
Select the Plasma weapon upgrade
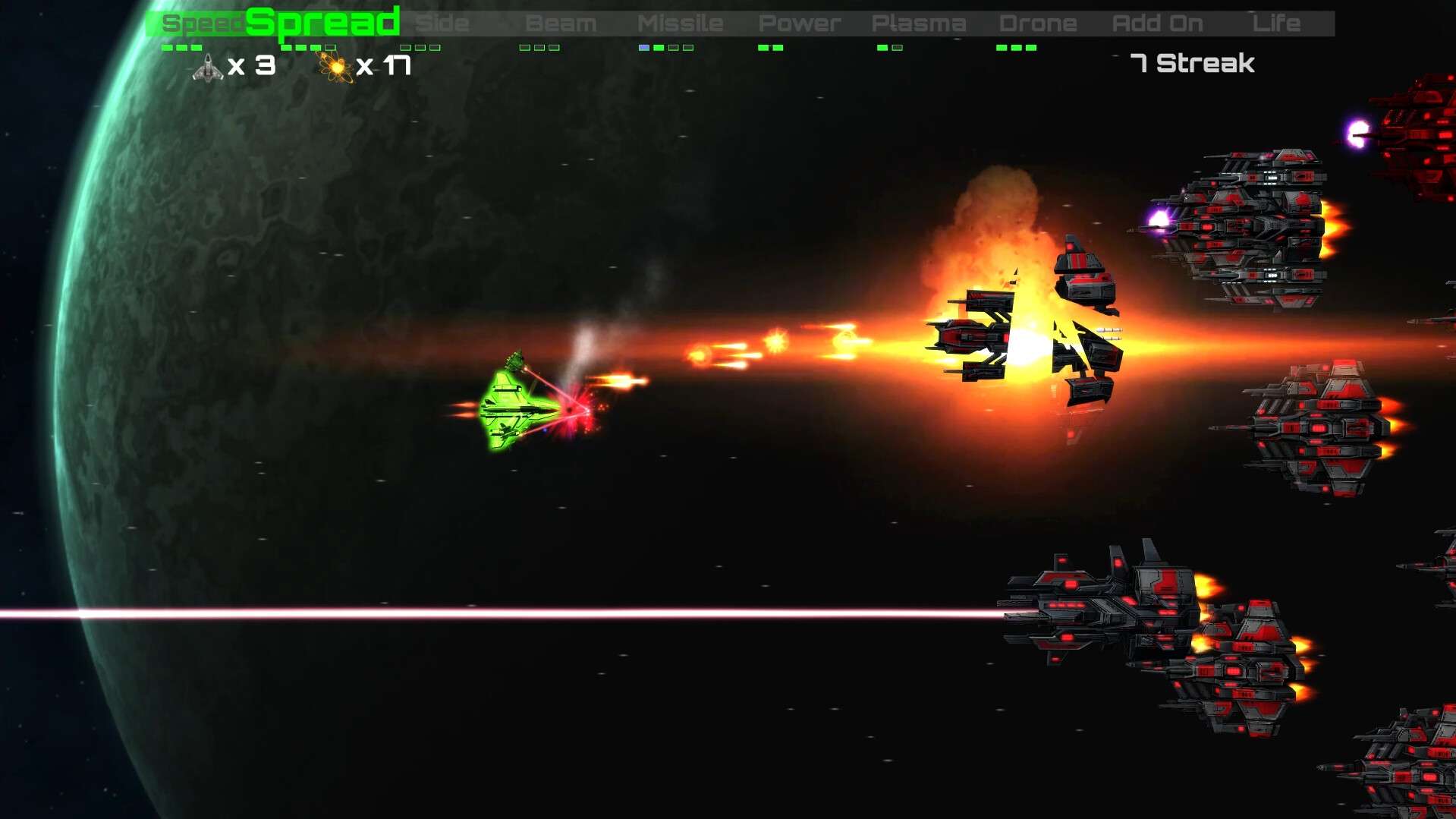(918, 24)
